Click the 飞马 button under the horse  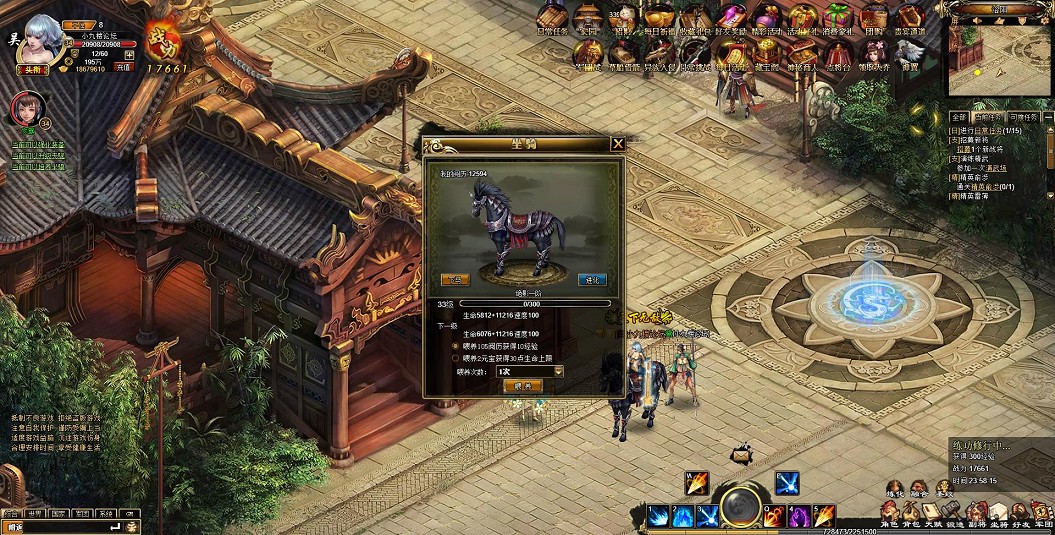tap(455, 279)
